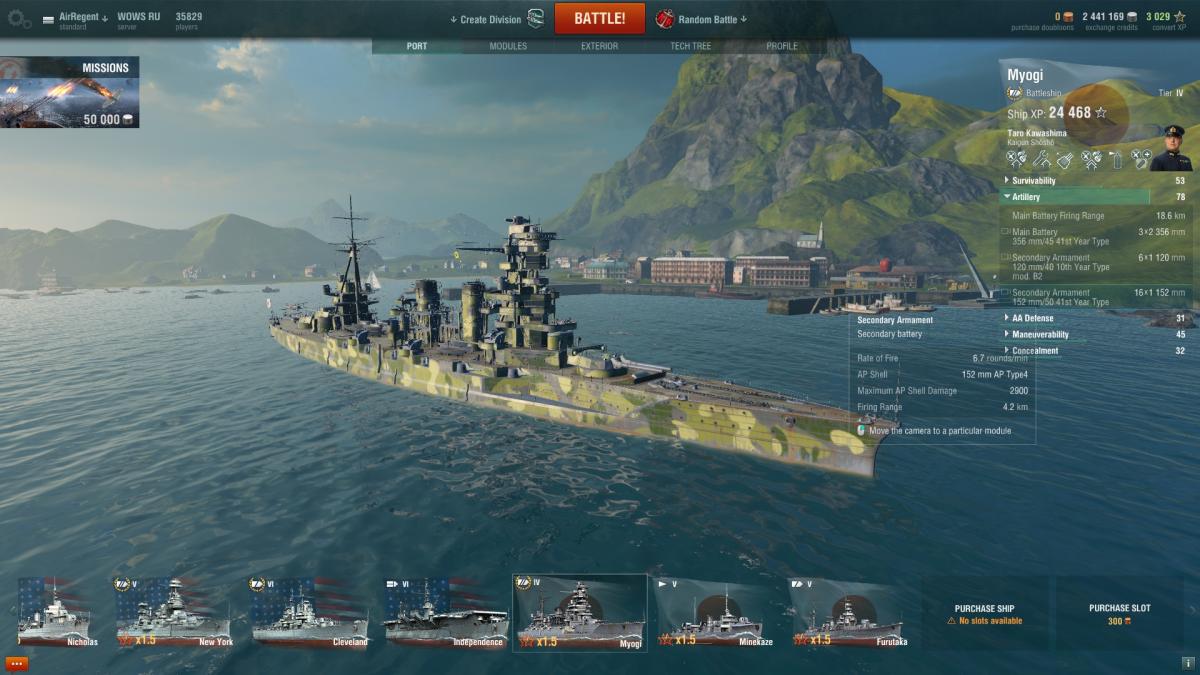Image resolution: width=1200 pixels, height=675 pixels.
Task: Open the settings gear icon
Action: click(x=19, y=19)
